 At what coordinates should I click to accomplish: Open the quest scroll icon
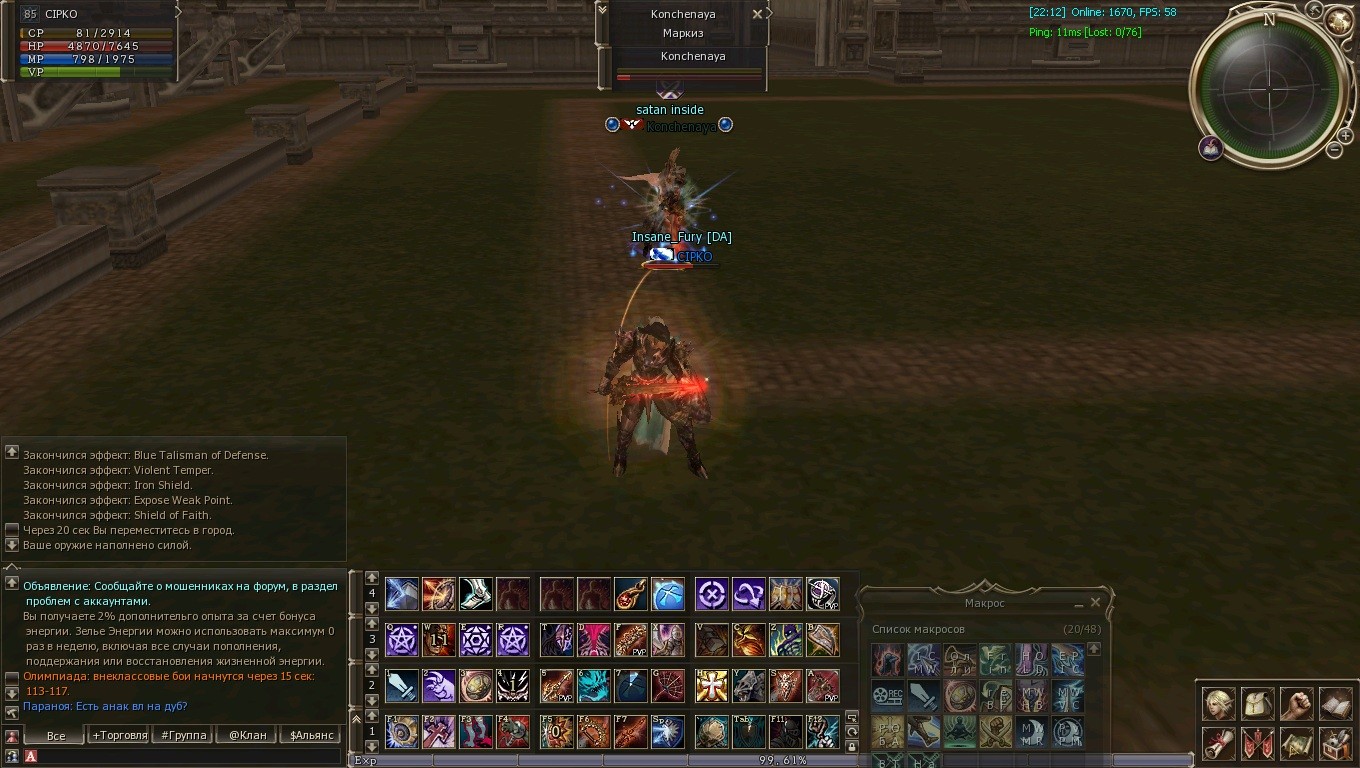pyautogui.click(x=1218, y=743)
